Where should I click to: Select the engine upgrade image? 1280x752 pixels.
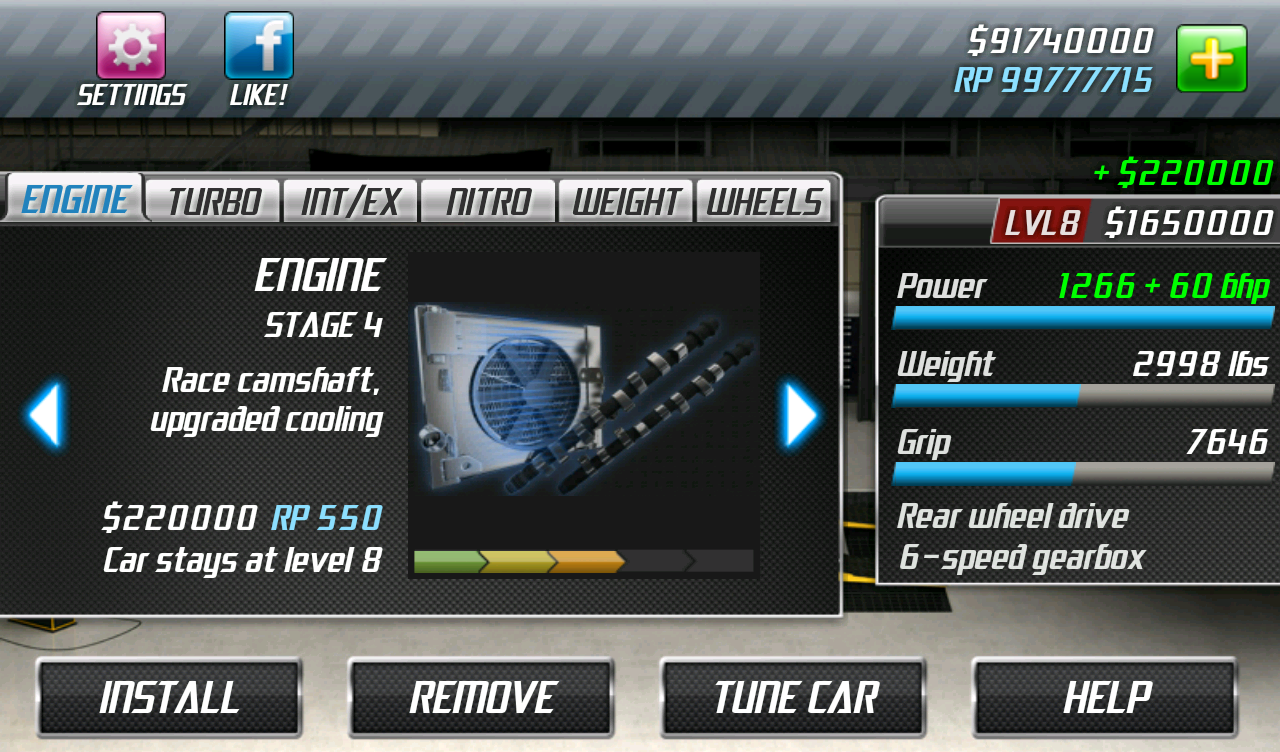click(584, 400)
